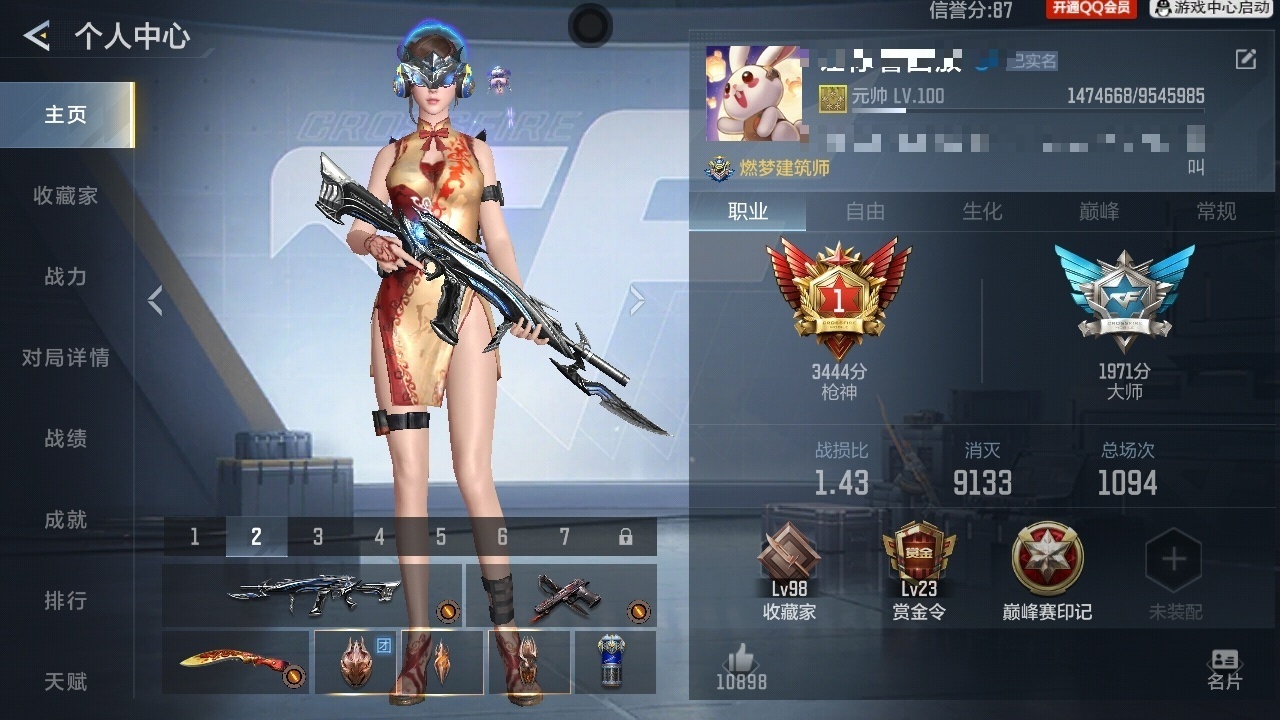Open 对局详情 in the sidebar
This screenshot has width=1280, height=720.
coord(64,358)
